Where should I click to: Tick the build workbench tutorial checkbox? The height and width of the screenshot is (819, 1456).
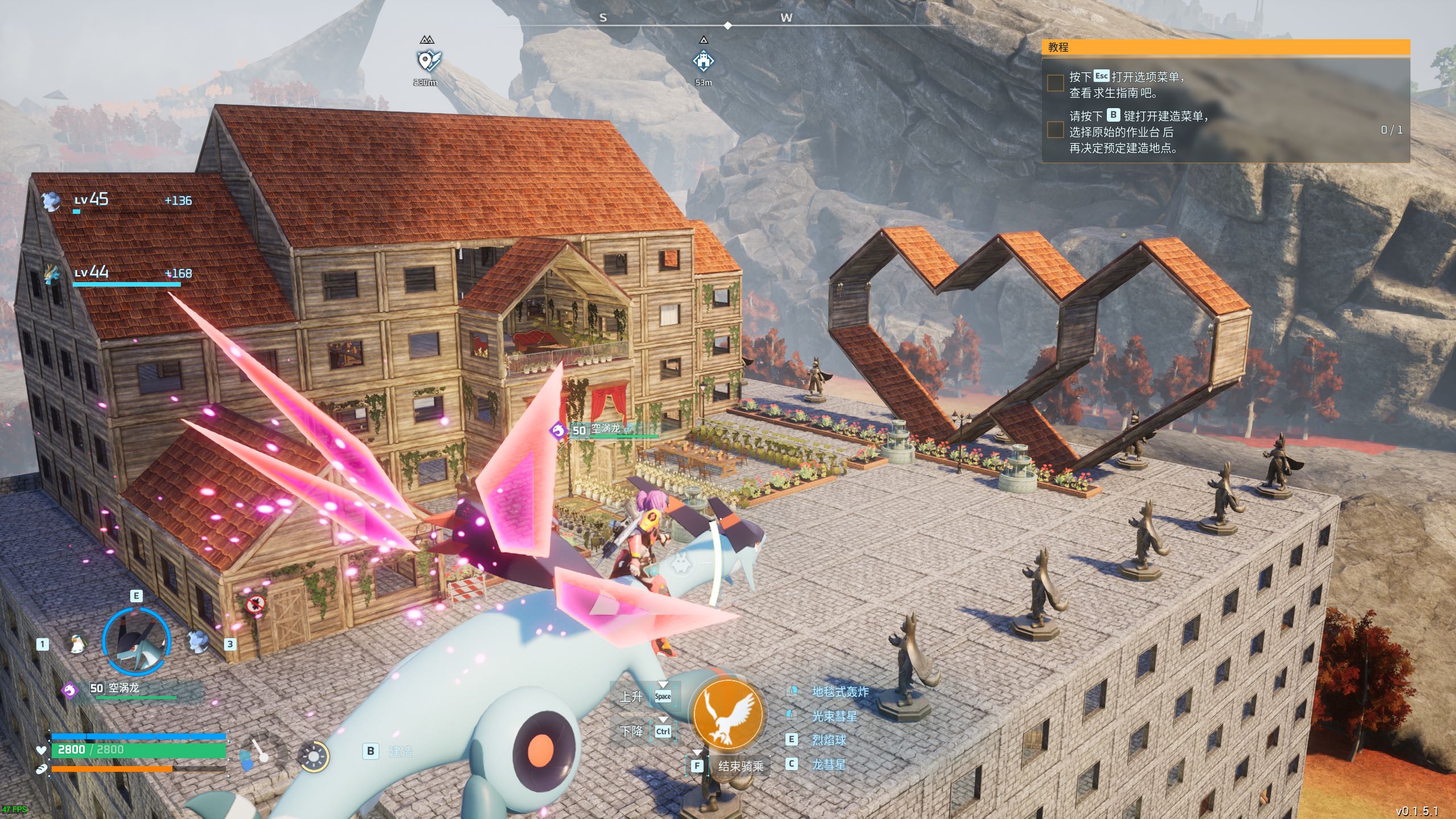click(1056, 130)
